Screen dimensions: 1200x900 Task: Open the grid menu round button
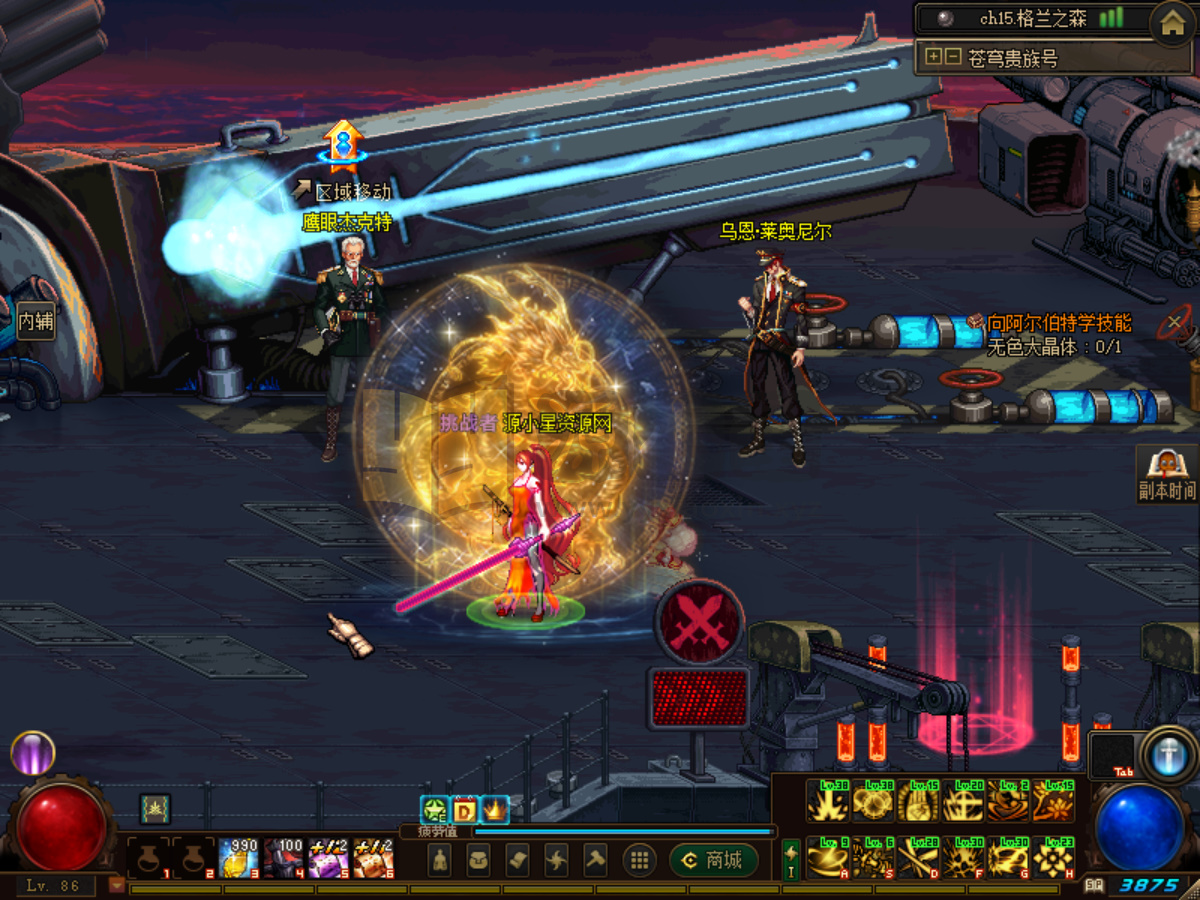click(639, 860)
